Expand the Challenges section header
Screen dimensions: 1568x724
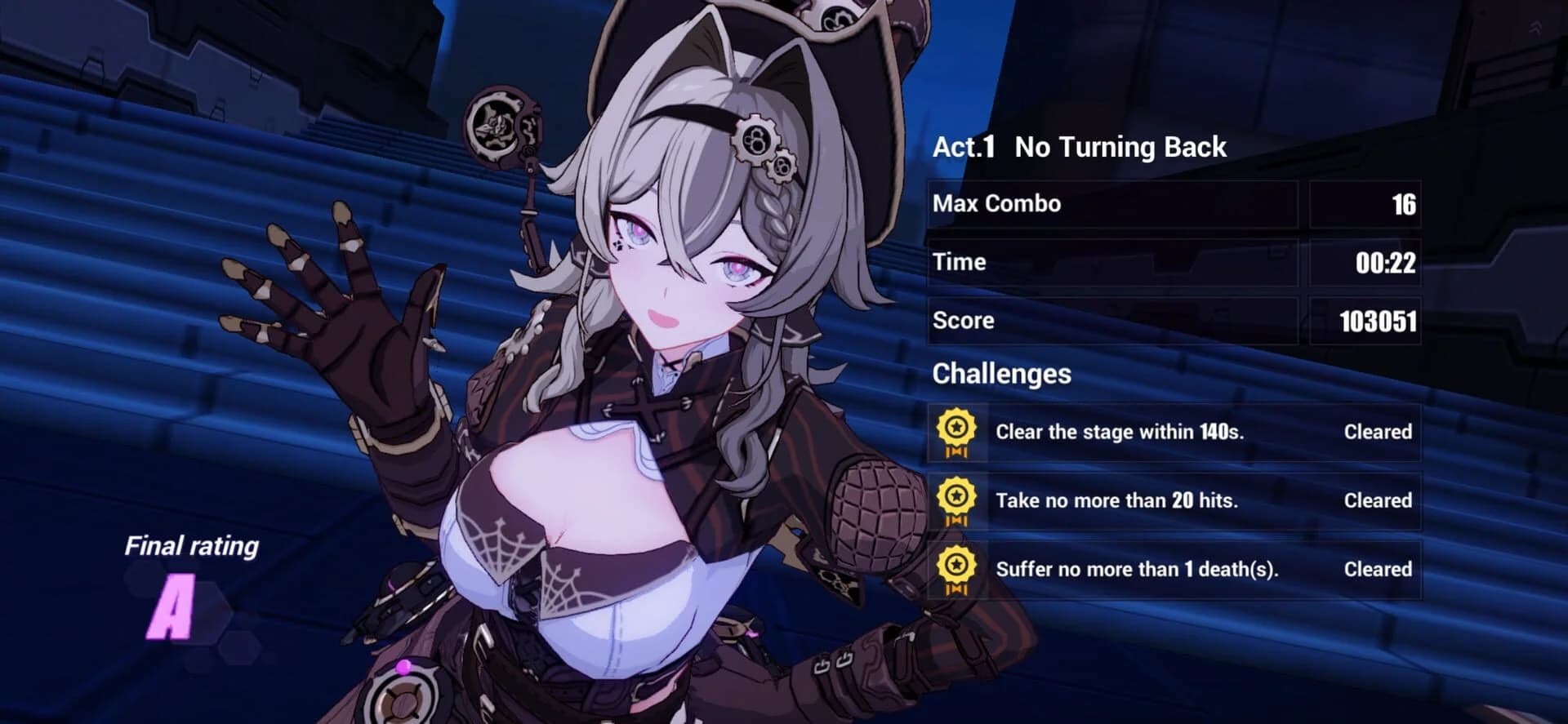pos(1002,374)
